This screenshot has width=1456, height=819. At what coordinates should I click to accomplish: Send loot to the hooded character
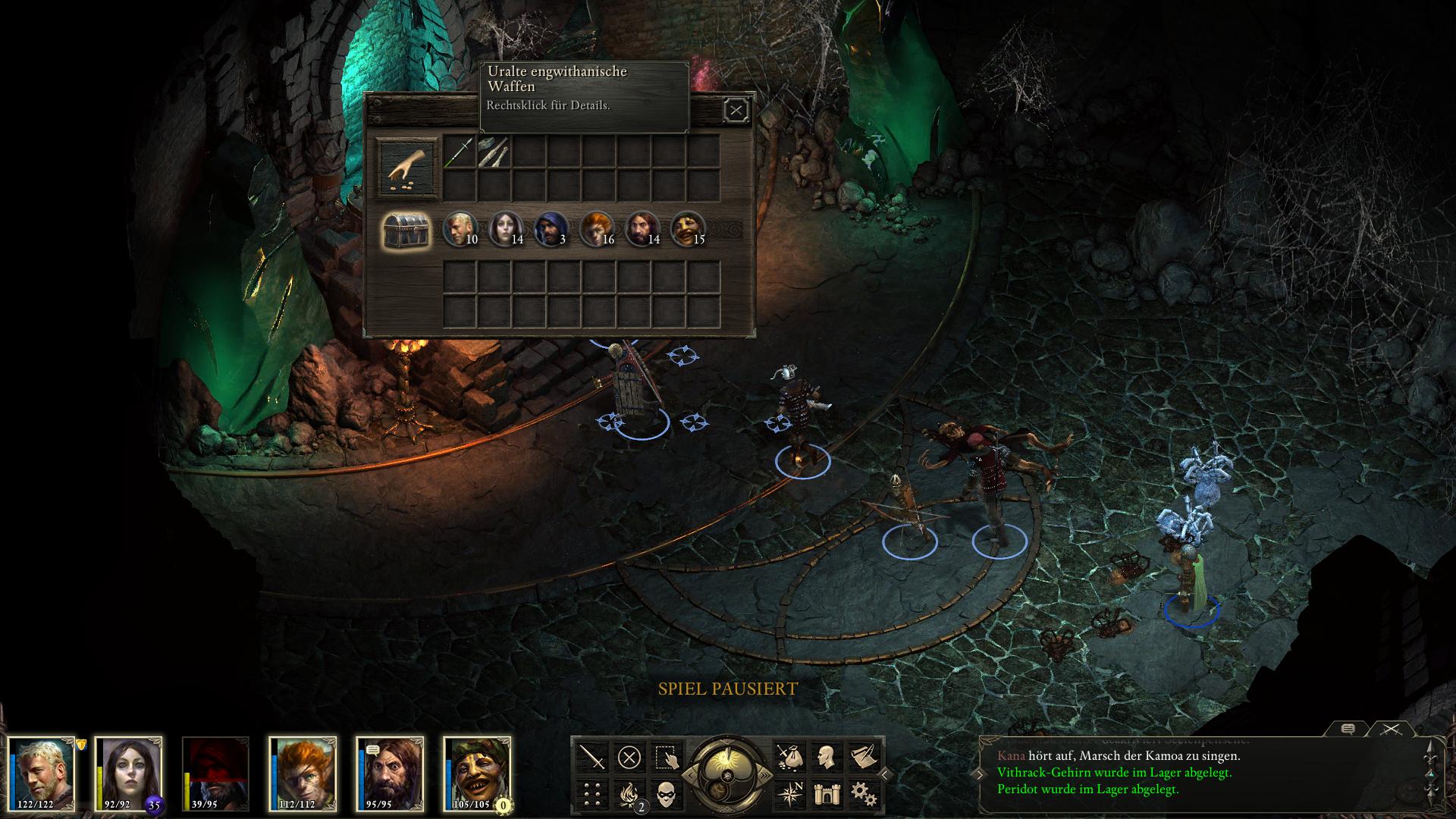point(551,229)
